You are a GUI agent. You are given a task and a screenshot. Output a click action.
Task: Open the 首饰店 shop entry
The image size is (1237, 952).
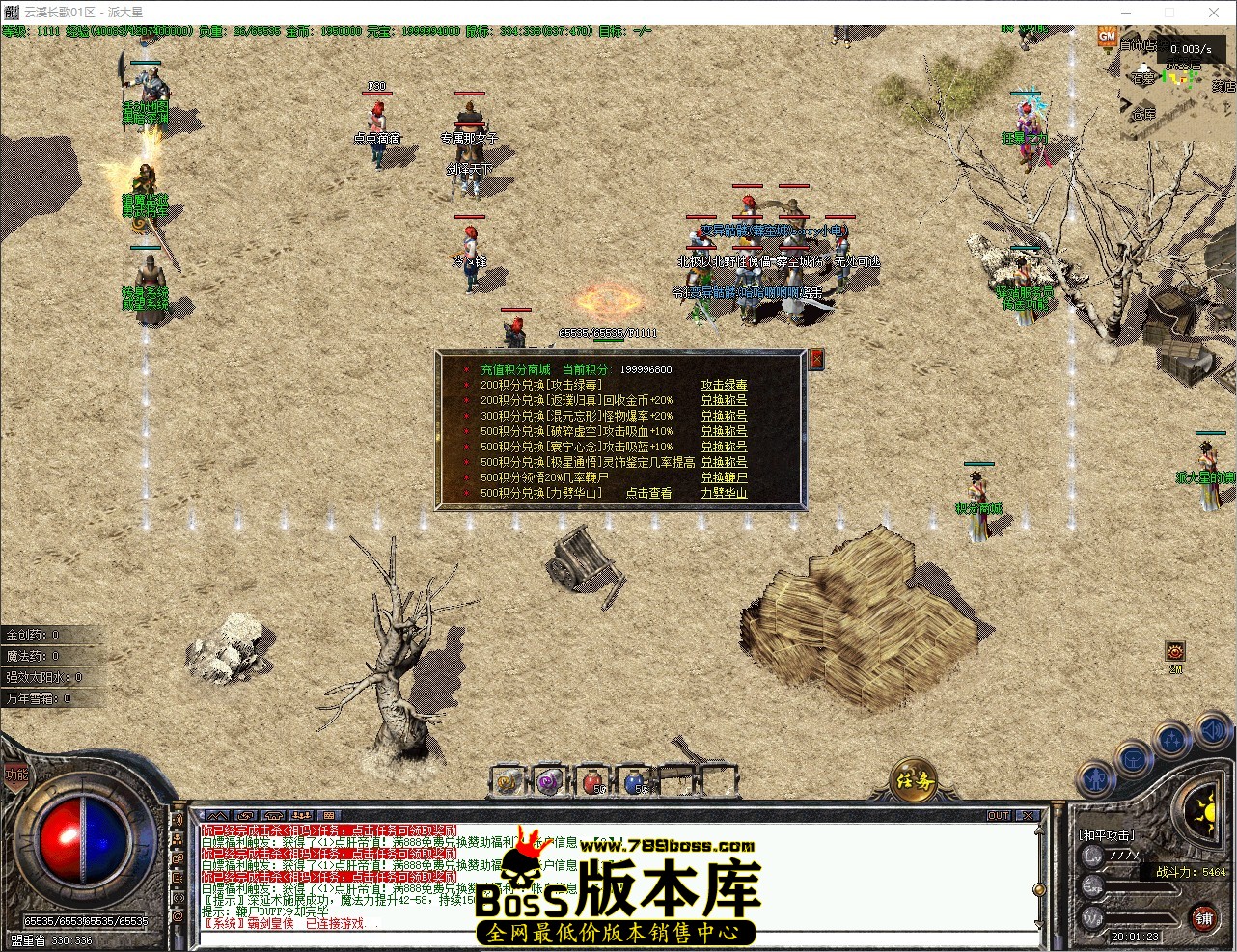pyautogui.click(x=1138, y=43)
